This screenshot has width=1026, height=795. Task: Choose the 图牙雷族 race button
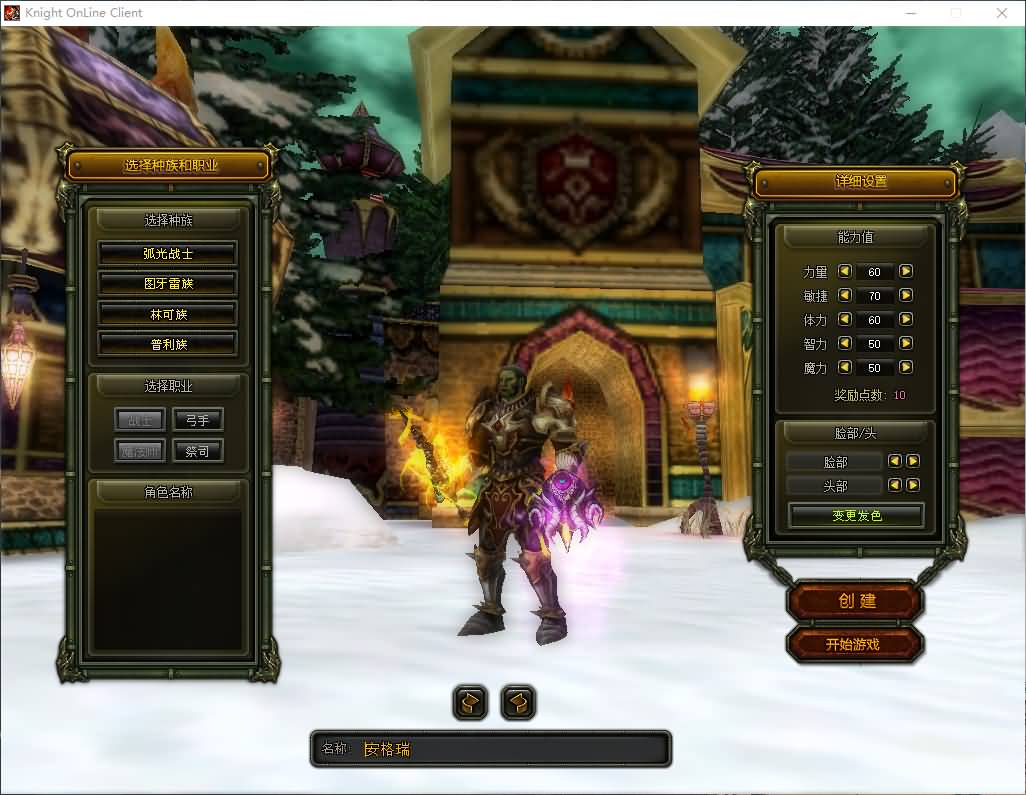pyautogui.click(x=167, y=284)
